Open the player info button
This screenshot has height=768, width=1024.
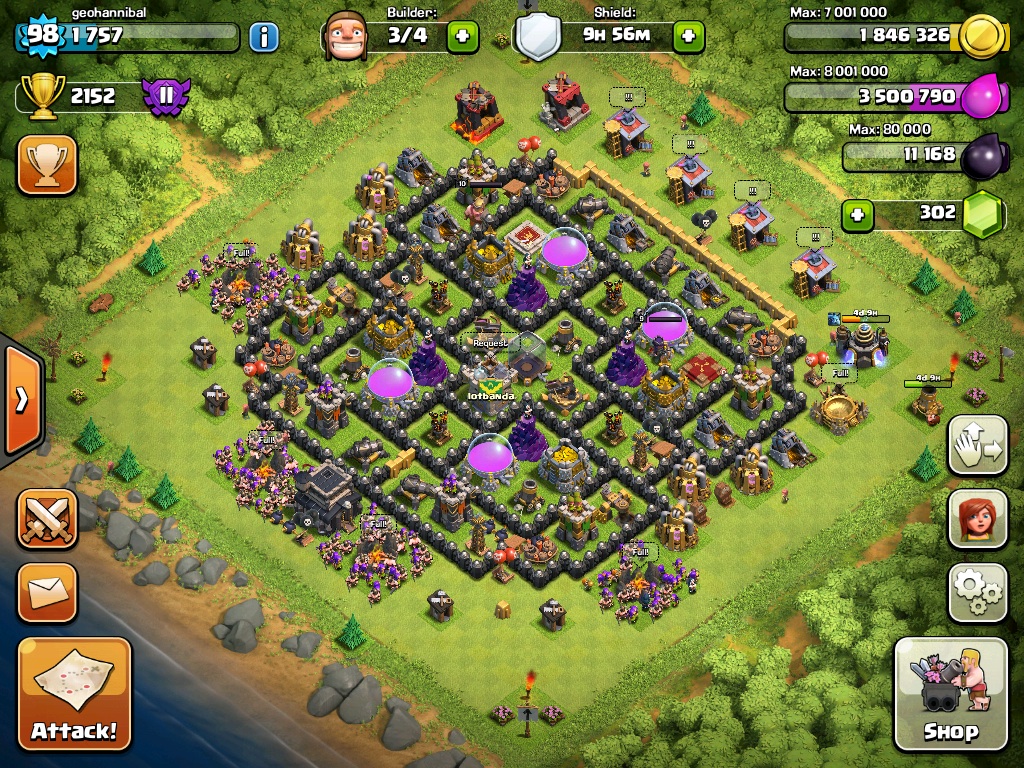[263, 38]
